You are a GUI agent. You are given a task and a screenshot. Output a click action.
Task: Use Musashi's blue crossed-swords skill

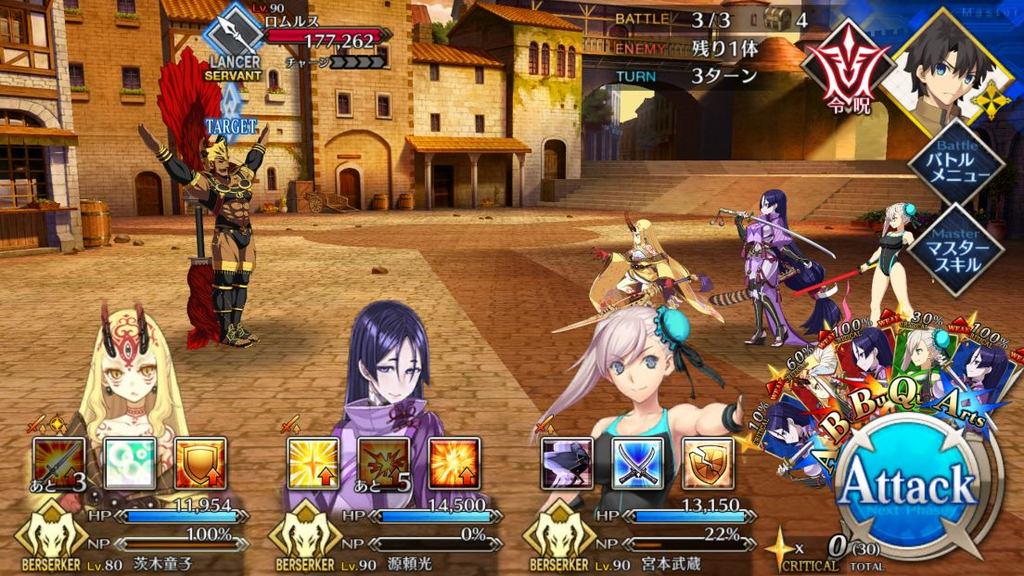point(638,464)
